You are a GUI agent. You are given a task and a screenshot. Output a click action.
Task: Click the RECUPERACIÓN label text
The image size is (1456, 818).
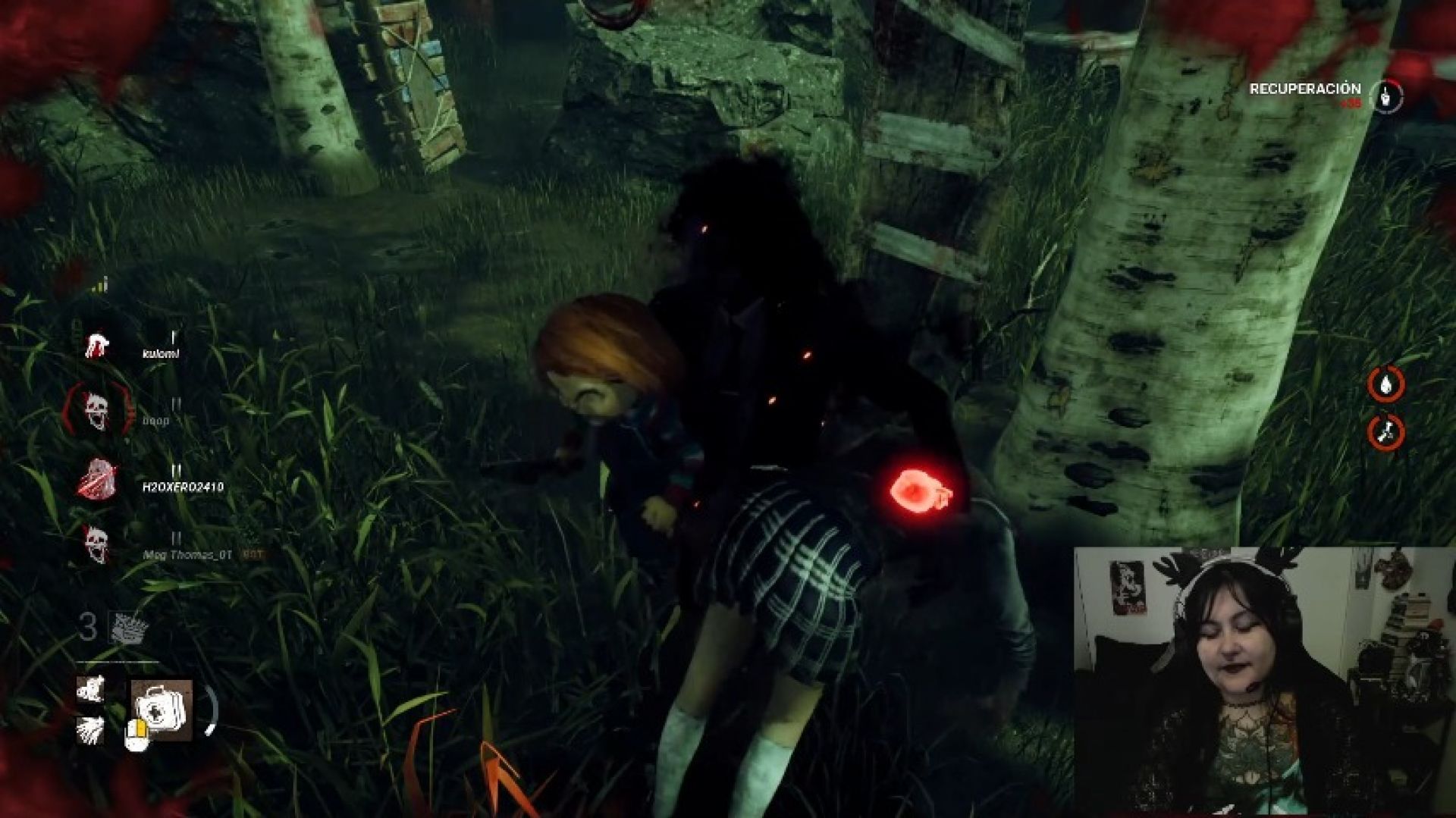[1306, 89]
